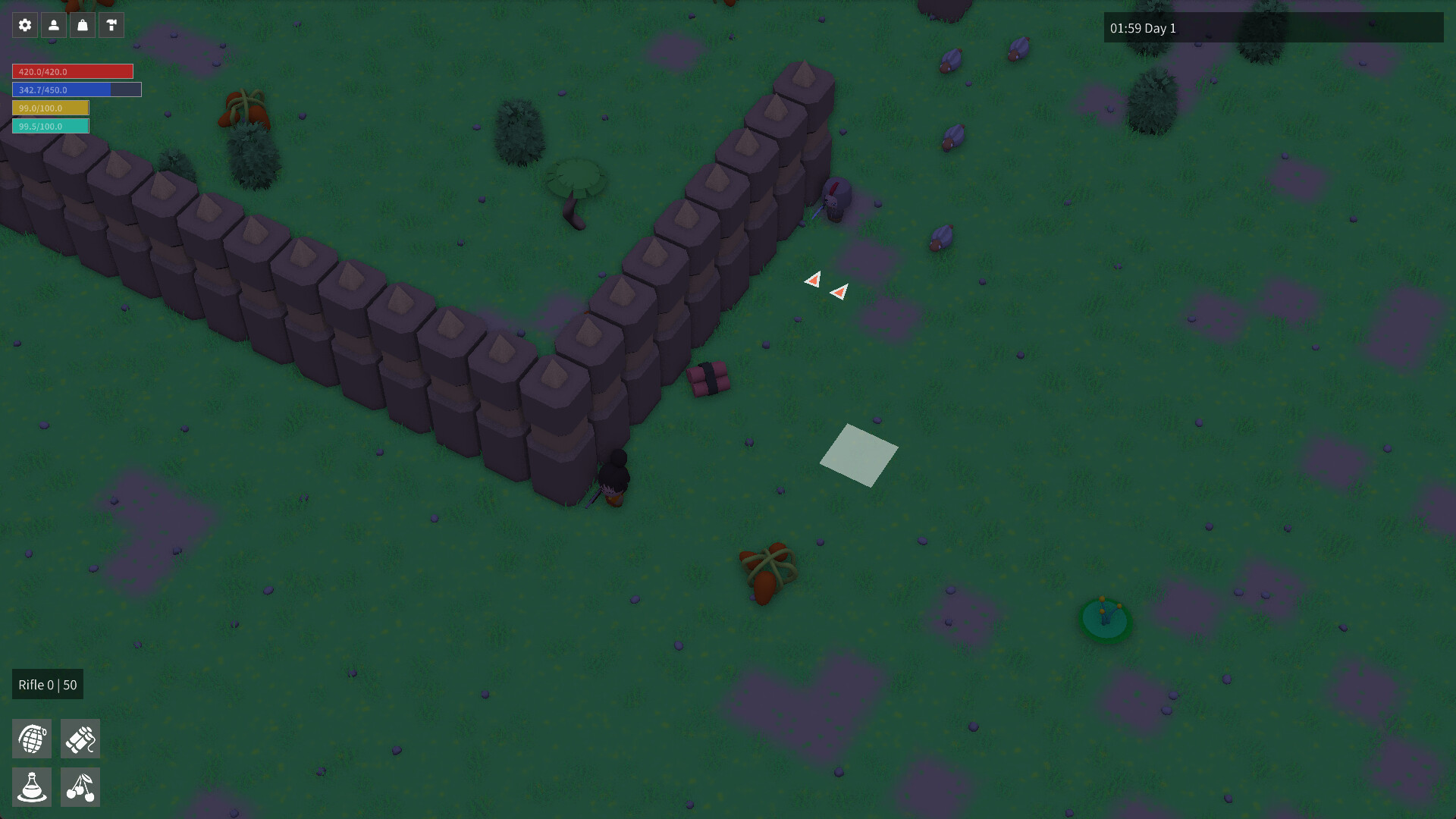Click the Rifle 0 | 50 ammo indicator
Image resolution: width=1456 pixels, height=819 pixels.
48,684
